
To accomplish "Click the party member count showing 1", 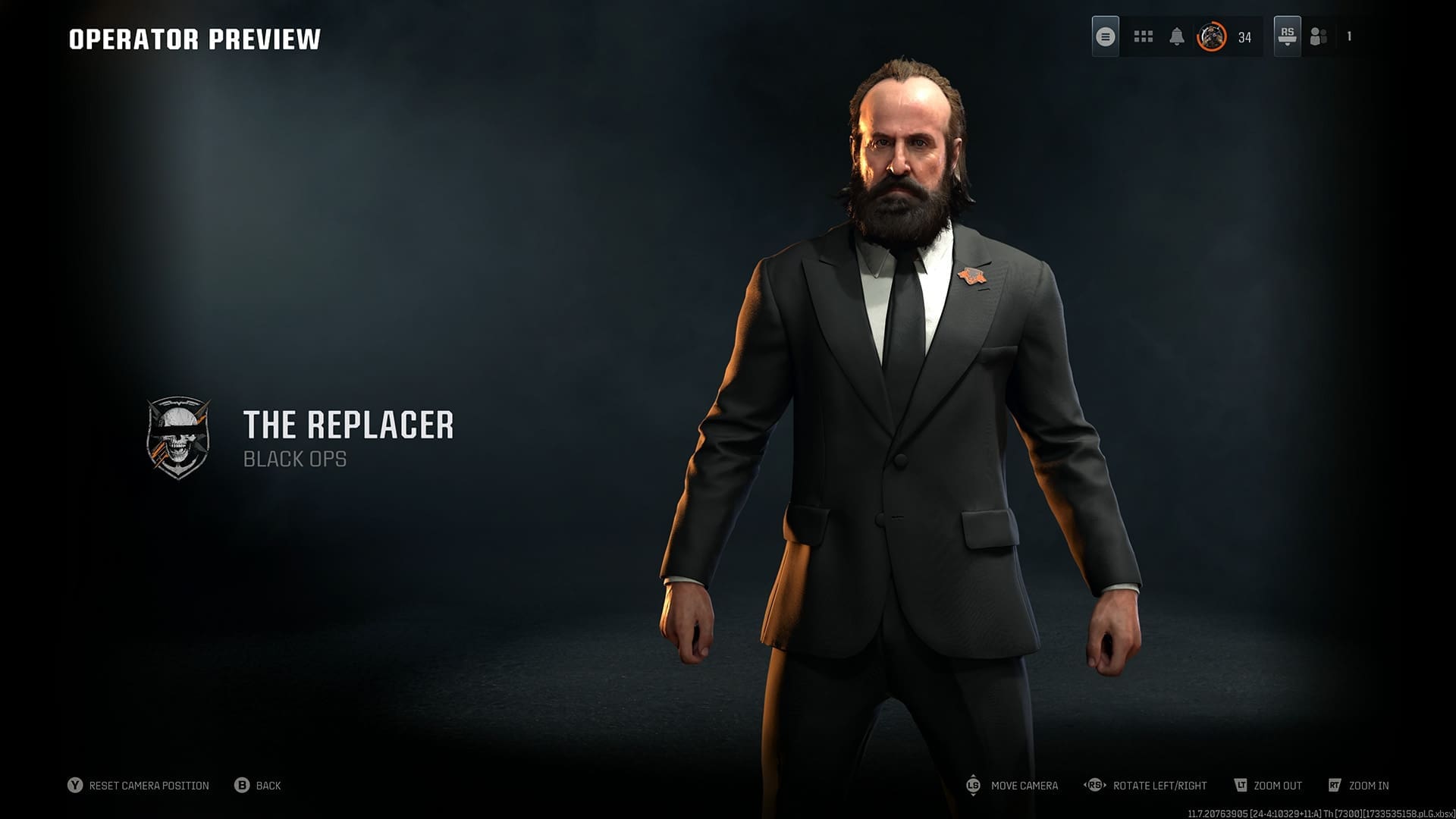I will 1348,35.
